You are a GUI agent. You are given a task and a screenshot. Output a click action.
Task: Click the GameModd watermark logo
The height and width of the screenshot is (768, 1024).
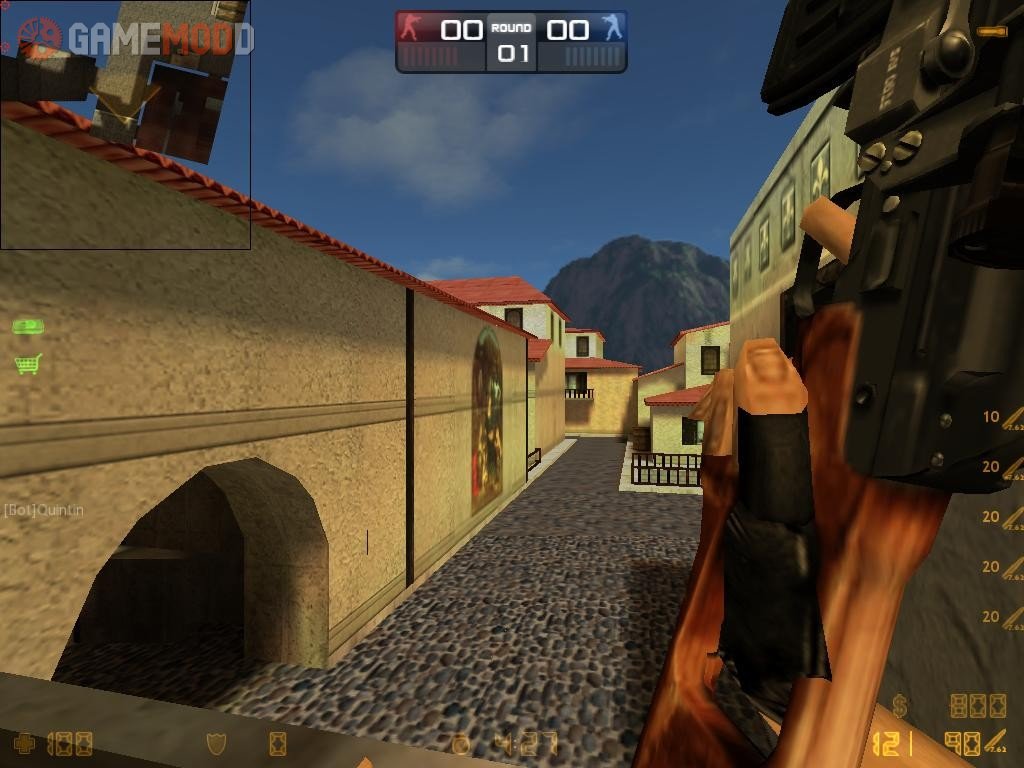[x=135, y=39]
